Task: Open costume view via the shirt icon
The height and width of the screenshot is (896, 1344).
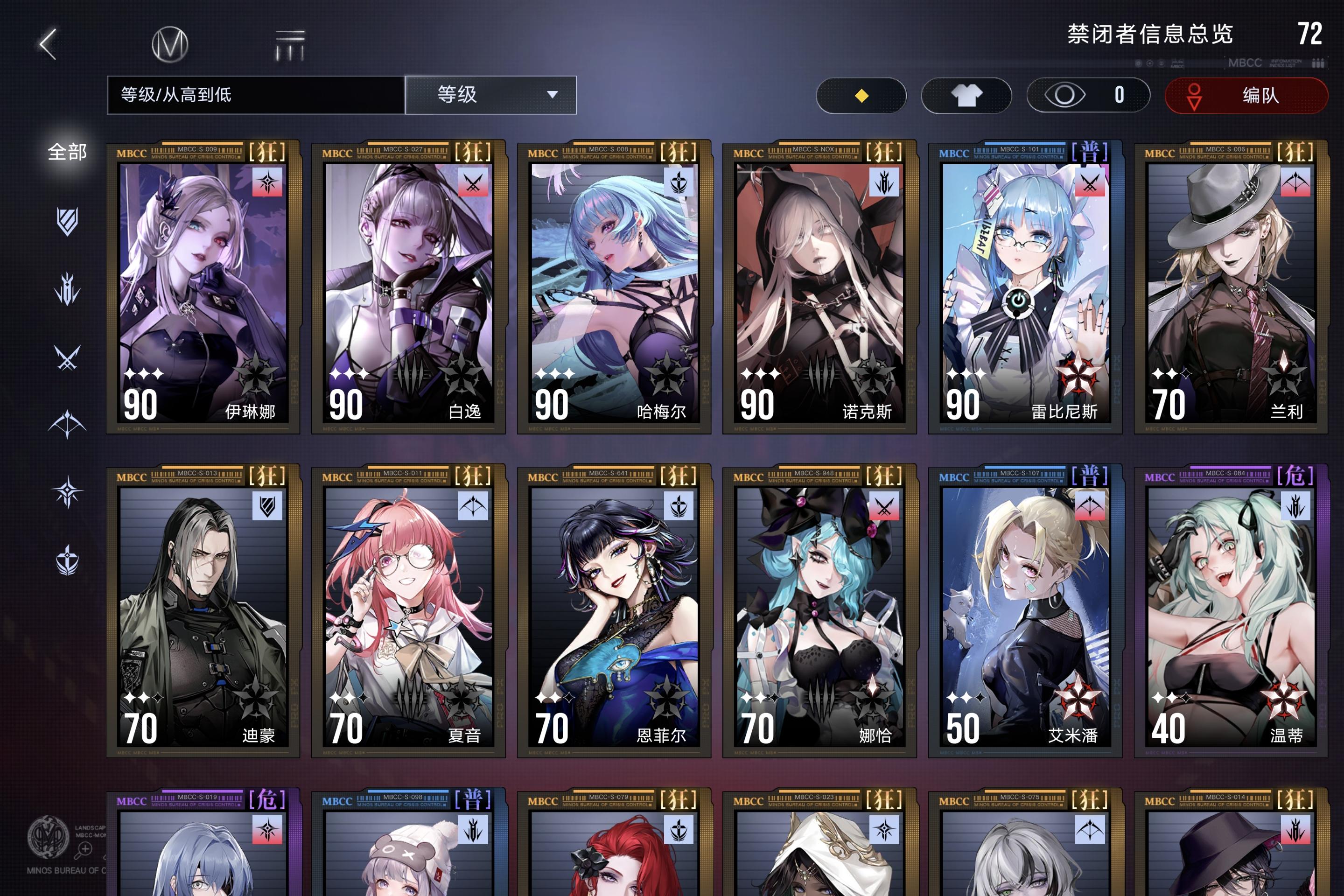Action: (966, 95)
